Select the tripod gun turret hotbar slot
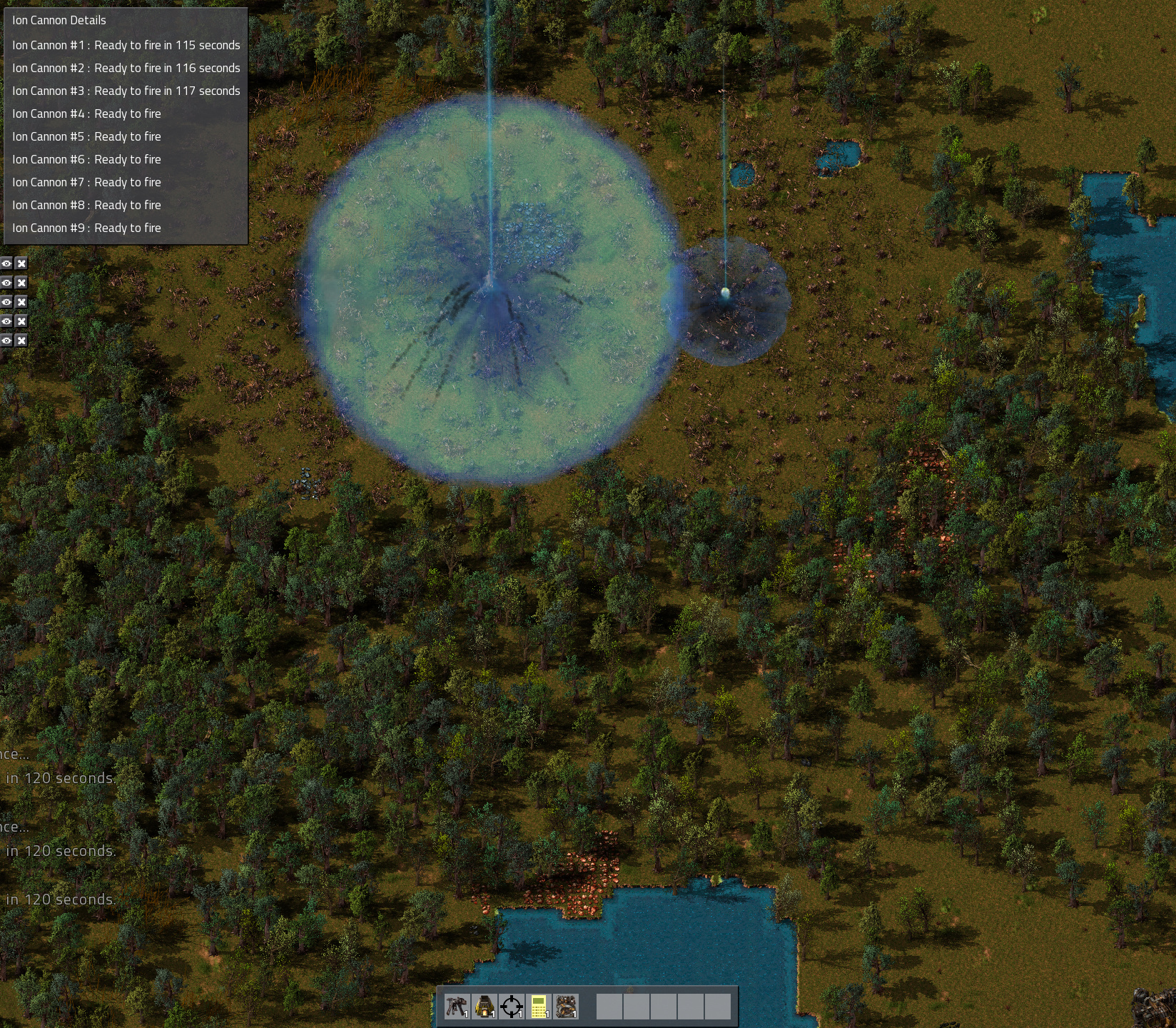This screenshot has height=1028, width=1176. [457, 1007]
